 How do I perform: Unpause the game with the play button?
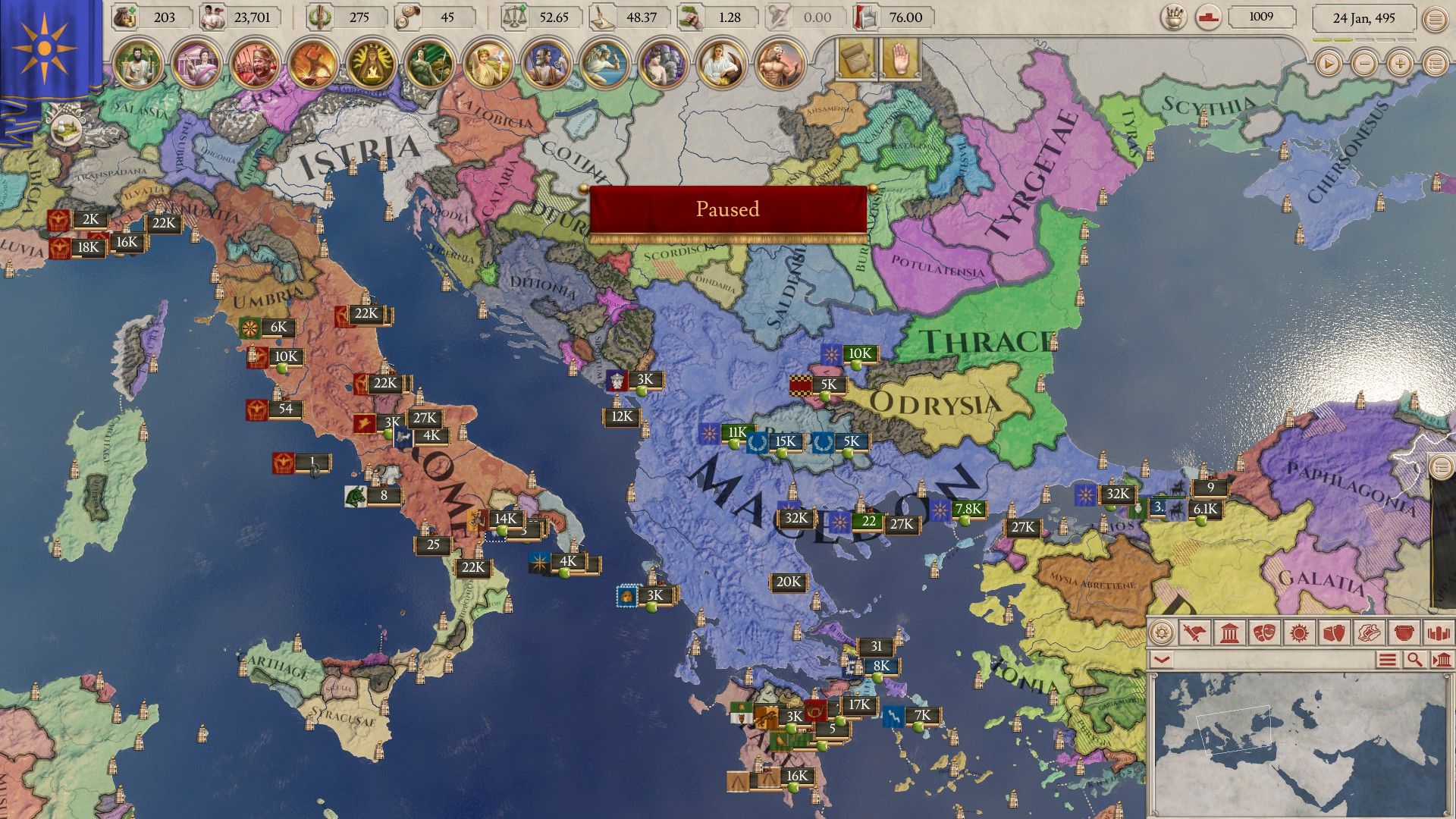coord(1329,64)
